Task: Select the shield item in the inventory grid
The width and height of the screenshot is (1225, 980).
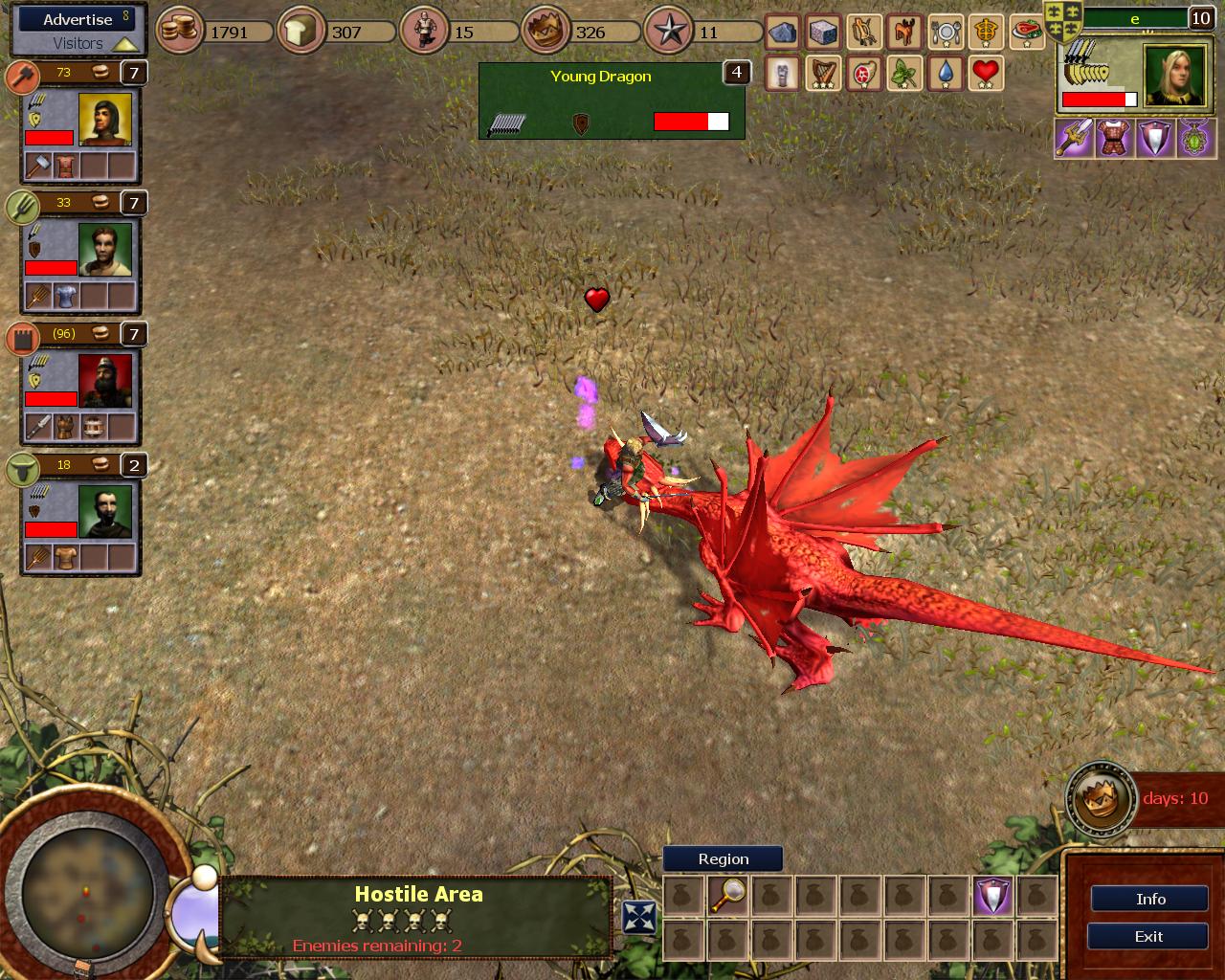Action: coord(992,897)
